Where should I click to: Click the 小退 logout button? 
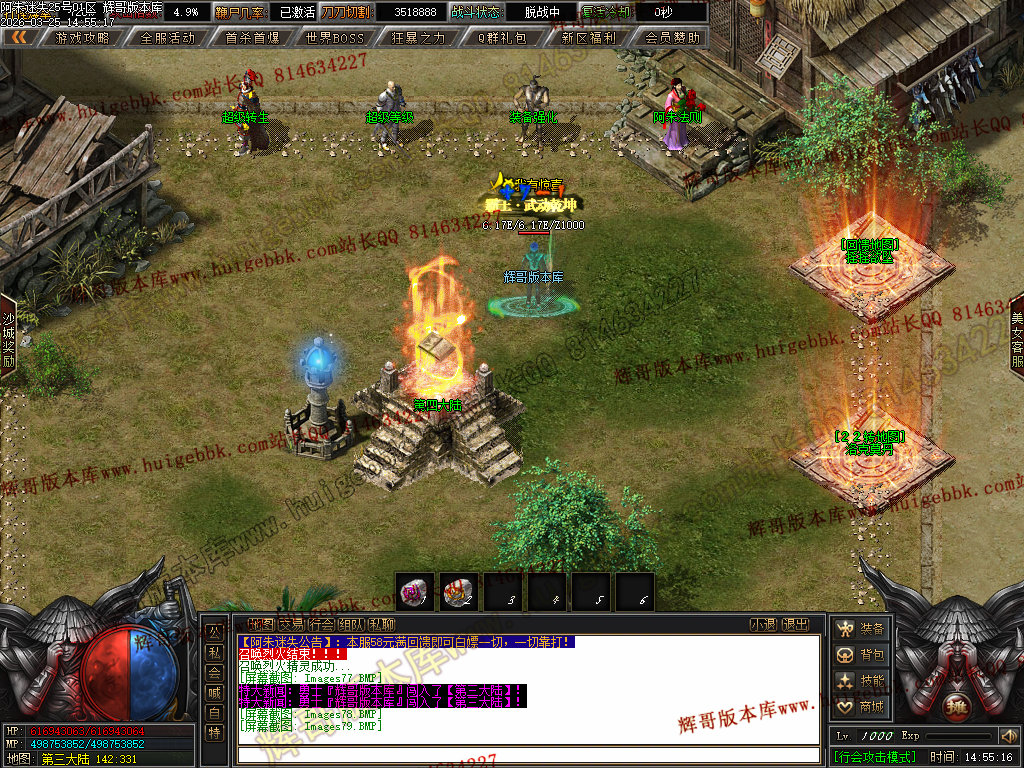pyautogui.click(x=763, y=625)
